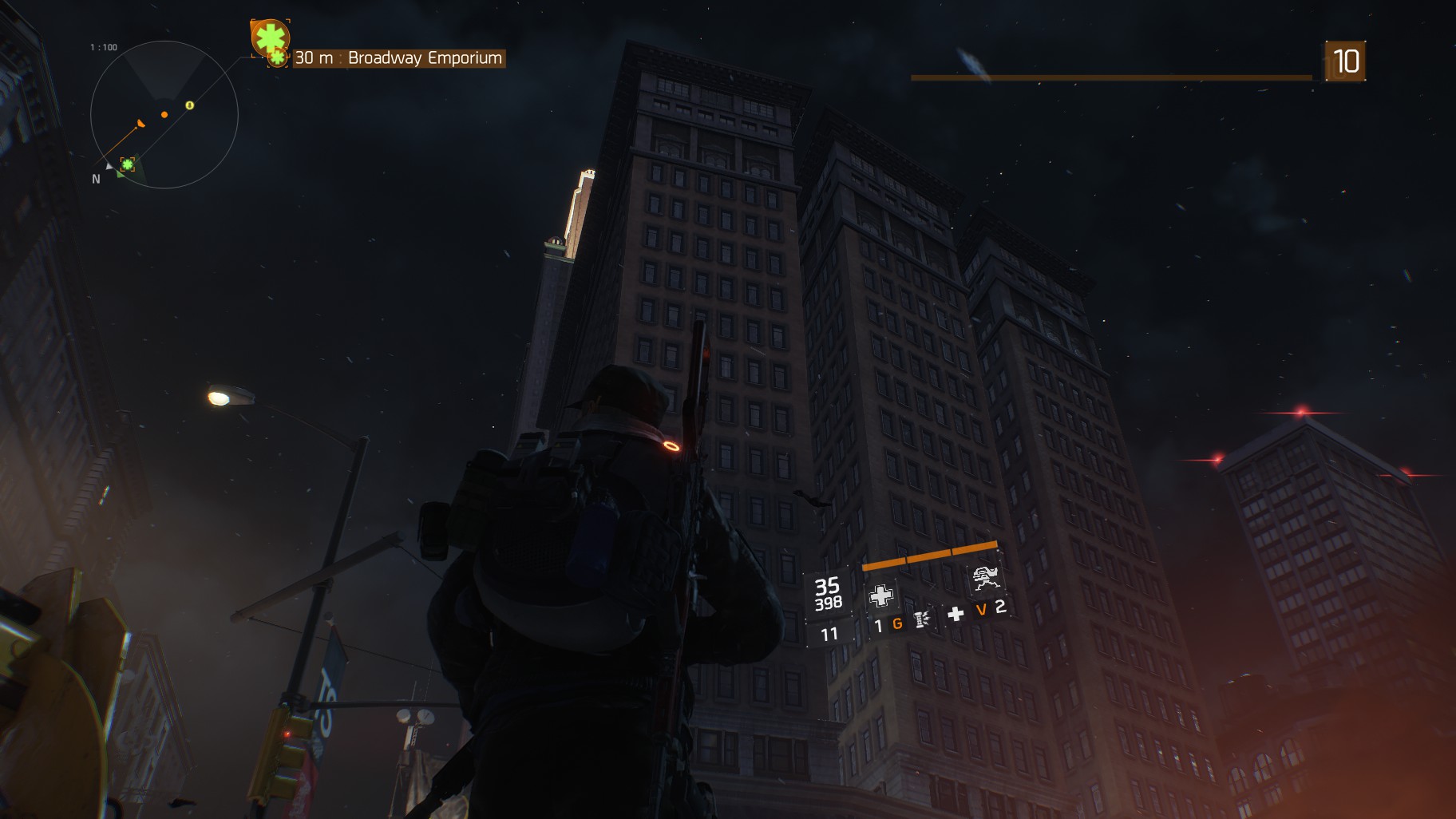The image size is (1456, 819).
Task: Activate the First Aid cross skill
Action: (x=880, y=595)
